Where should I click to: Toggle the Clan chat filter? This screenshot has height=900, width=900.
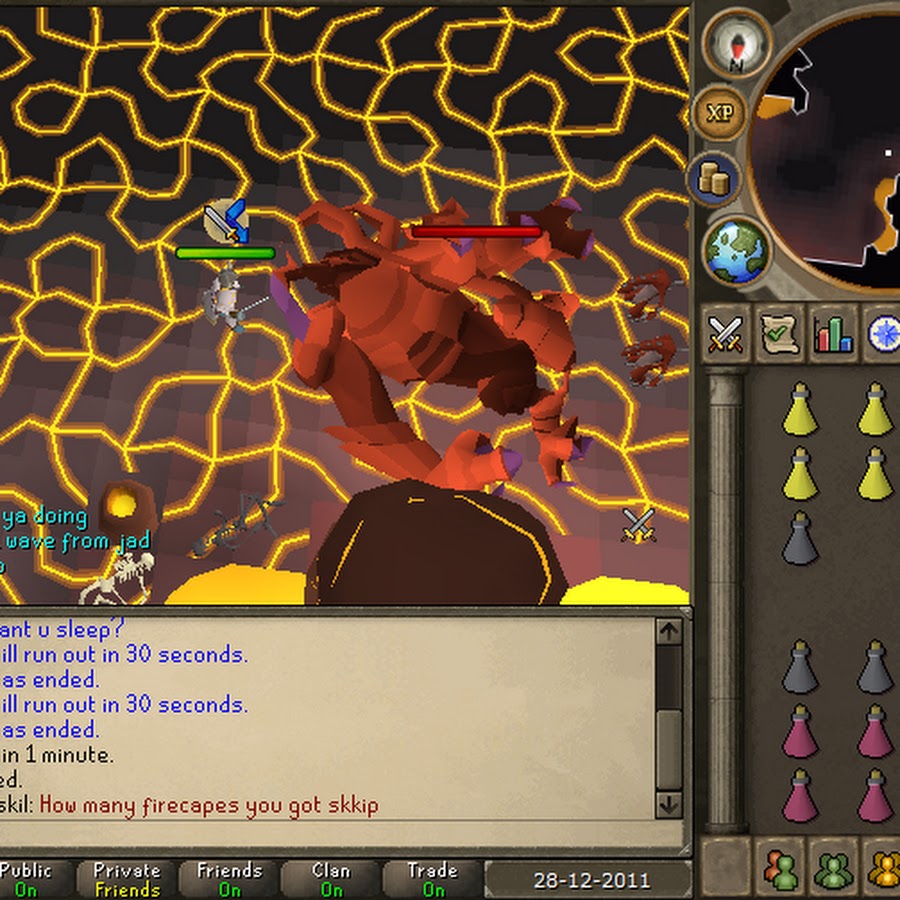pyautogui.click(x=331, y=879)
